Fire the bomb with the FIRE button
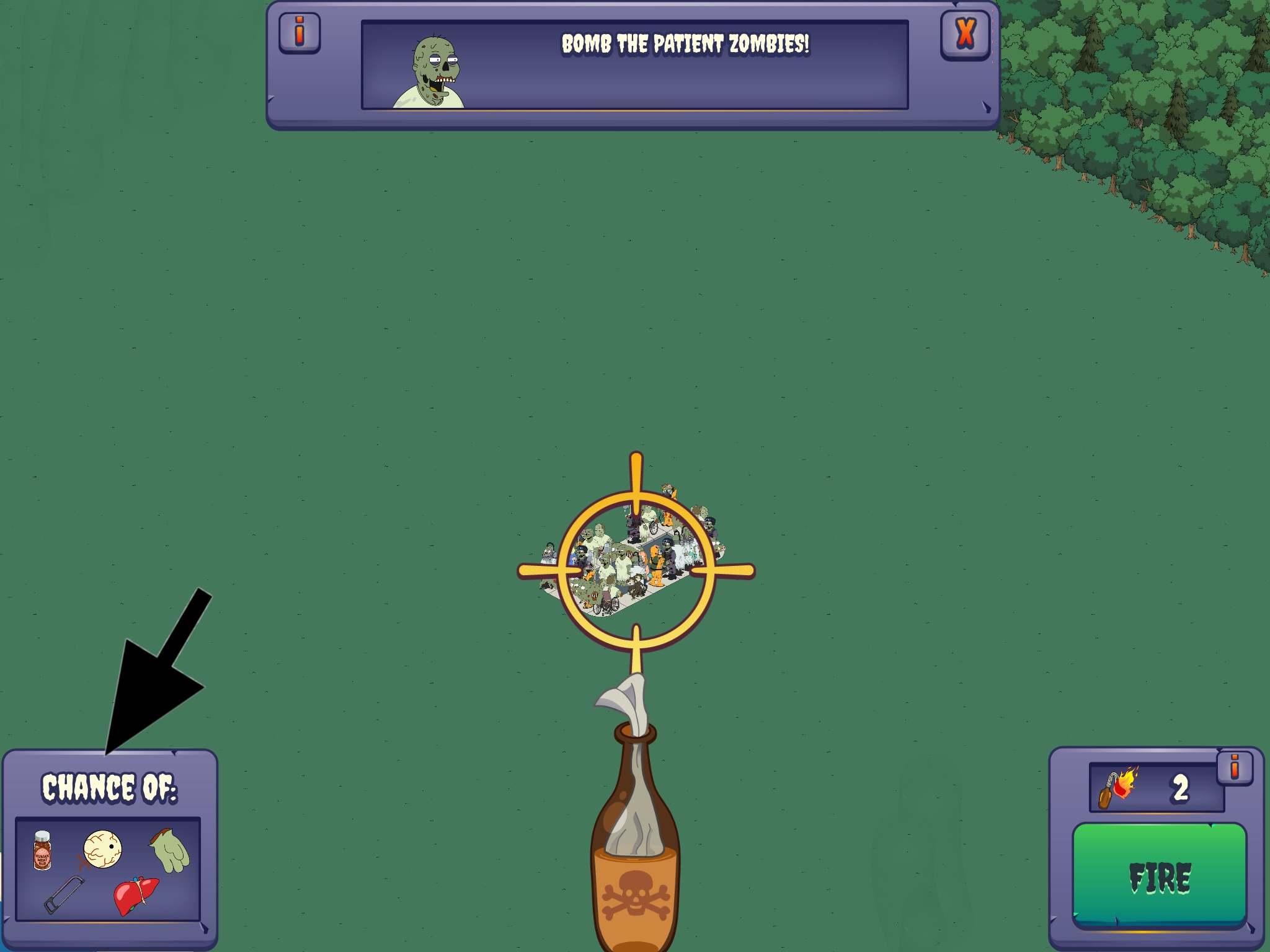Image resolution: width=1270 pixels, height=952 pixels. pyautogui.click(x=1159, y=876)
